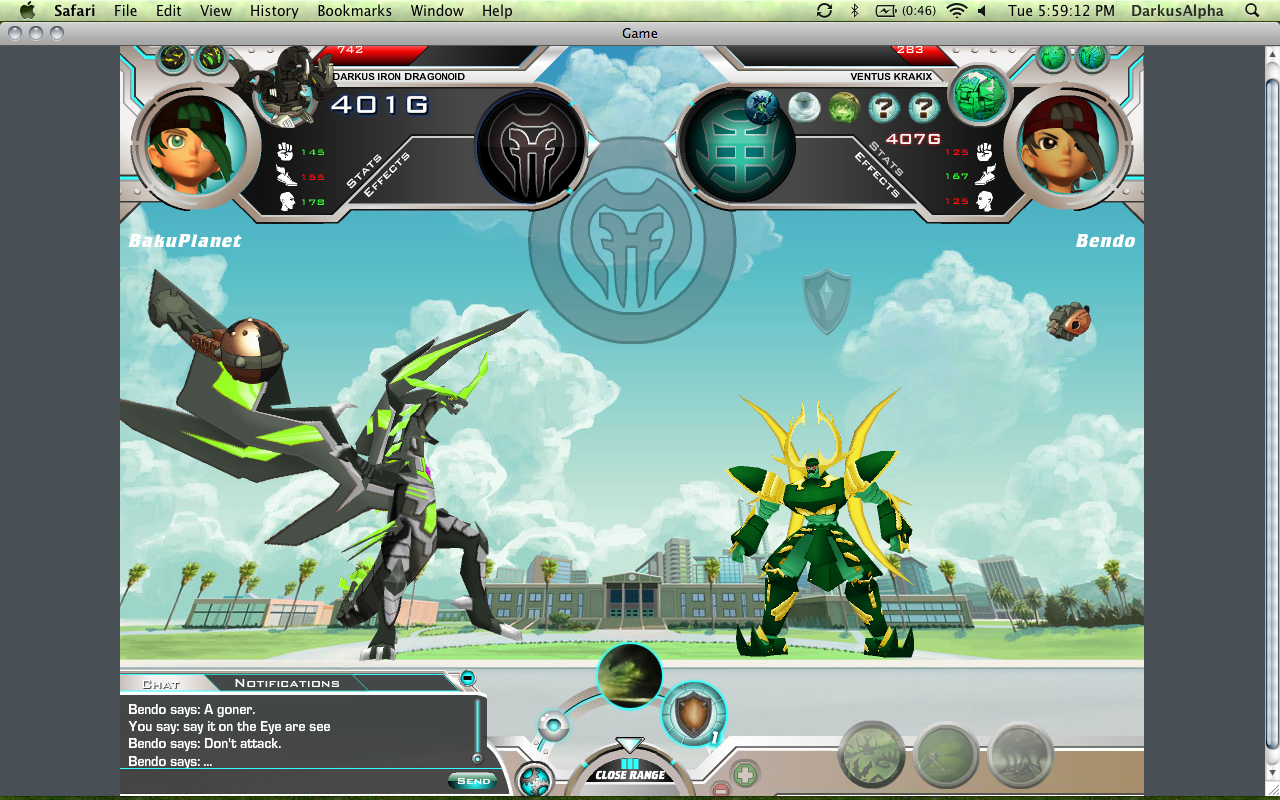Send the chat message
The width and height of the screenshot is (1280, 800).
click(x=473, y=780)
